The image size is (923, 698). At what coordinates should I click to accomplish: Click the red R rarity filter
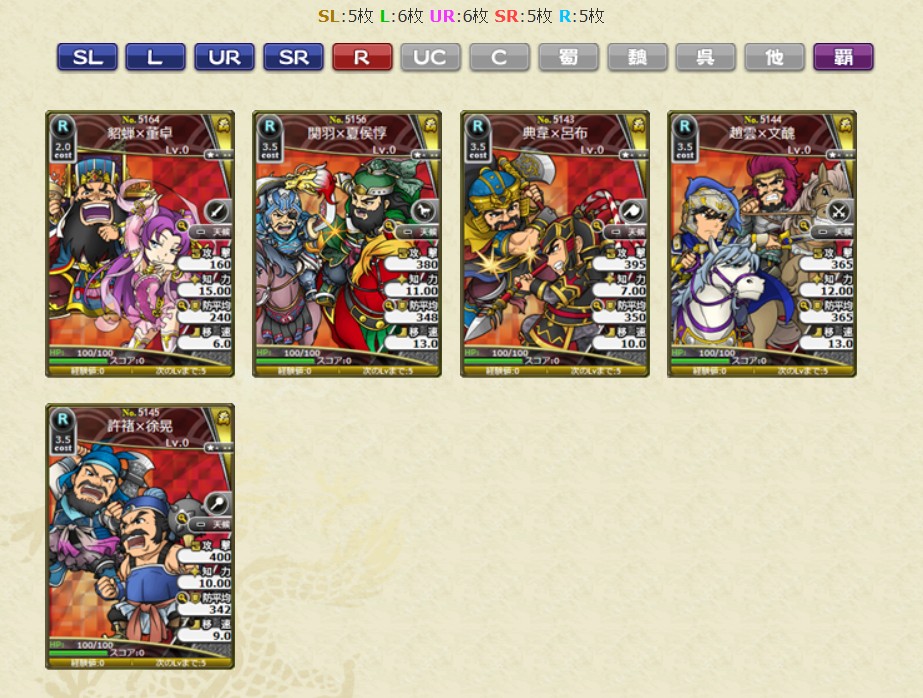click(362, 57)
